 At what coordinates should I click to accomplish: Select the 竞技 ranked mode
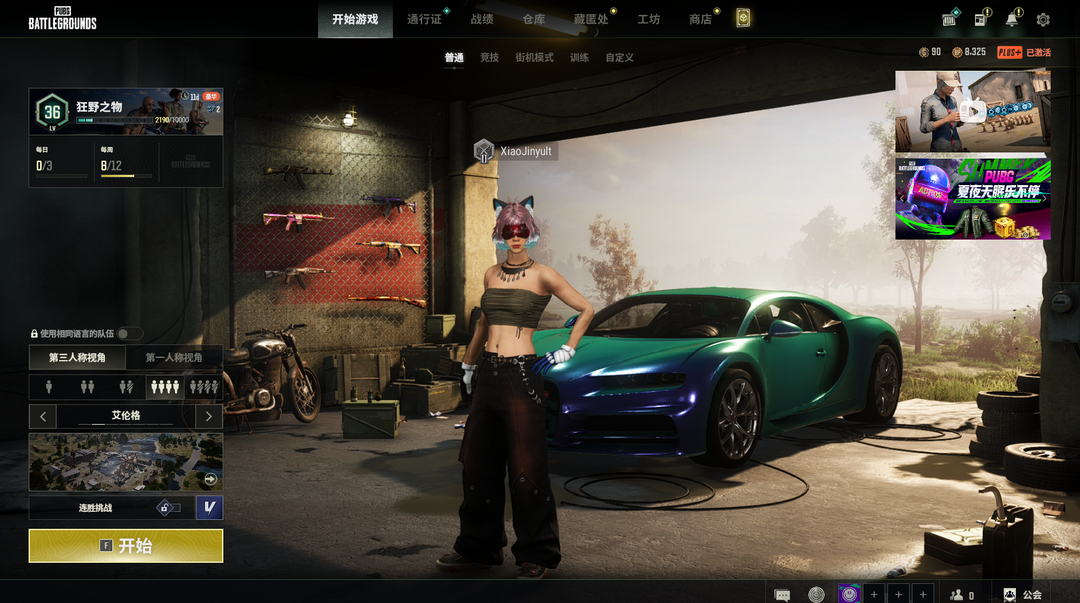tap(489, 58)
